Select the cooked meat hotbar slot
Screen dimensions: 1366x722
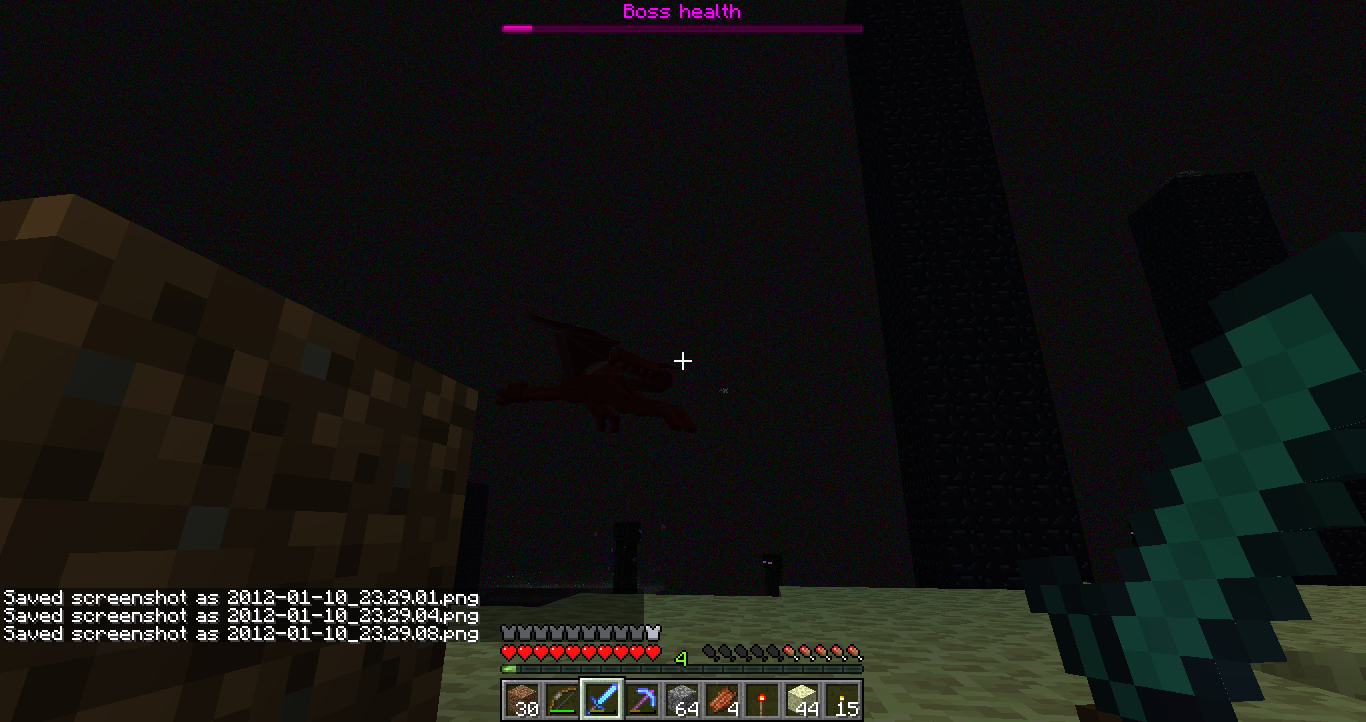click(722, 699)
